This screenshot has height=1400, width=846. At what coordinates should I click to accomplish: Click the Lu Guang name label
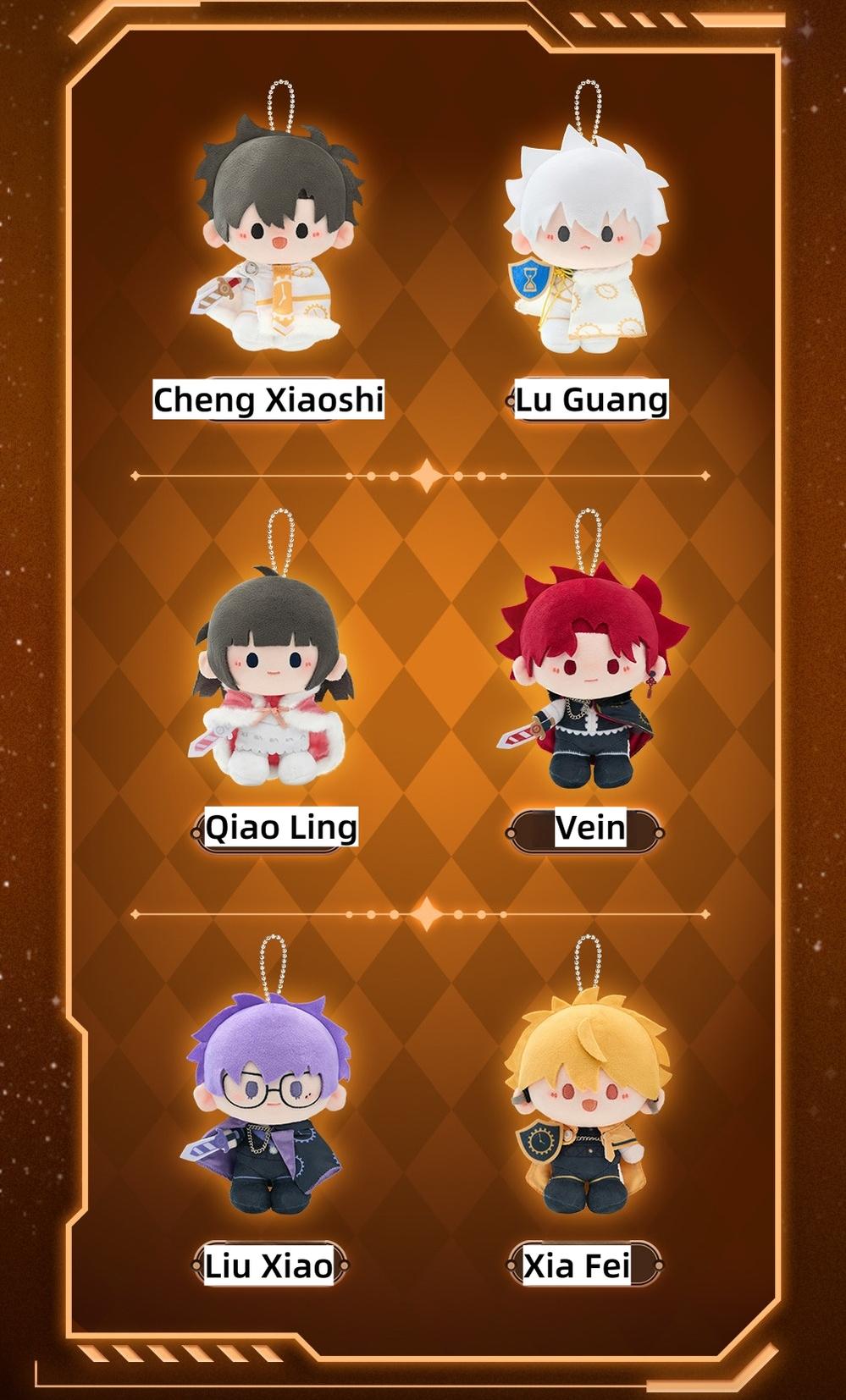click(x=591, y=400)
